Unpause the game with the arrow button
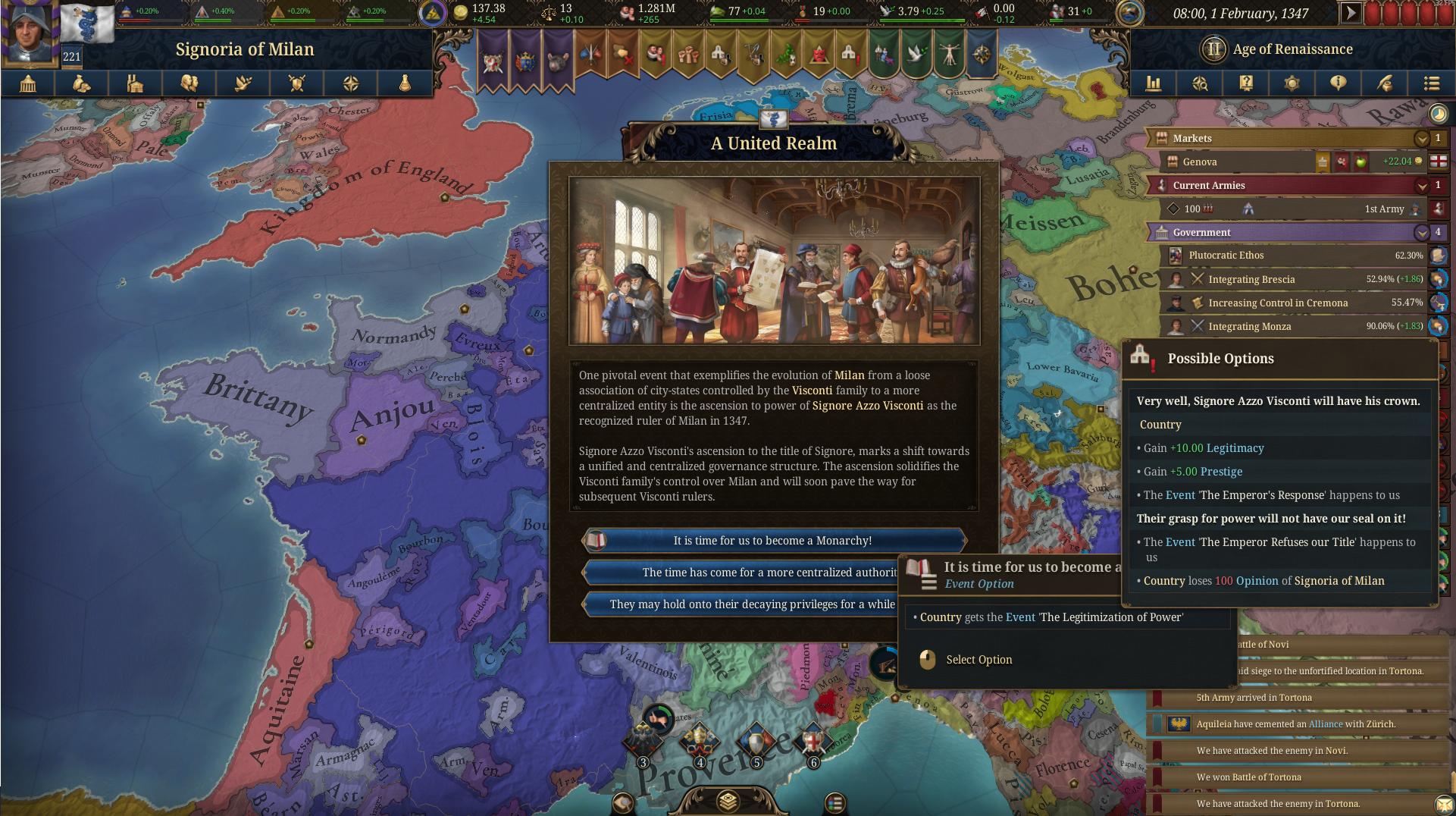This screenshot has width=1456, height=816. [x=1351, y=11]
